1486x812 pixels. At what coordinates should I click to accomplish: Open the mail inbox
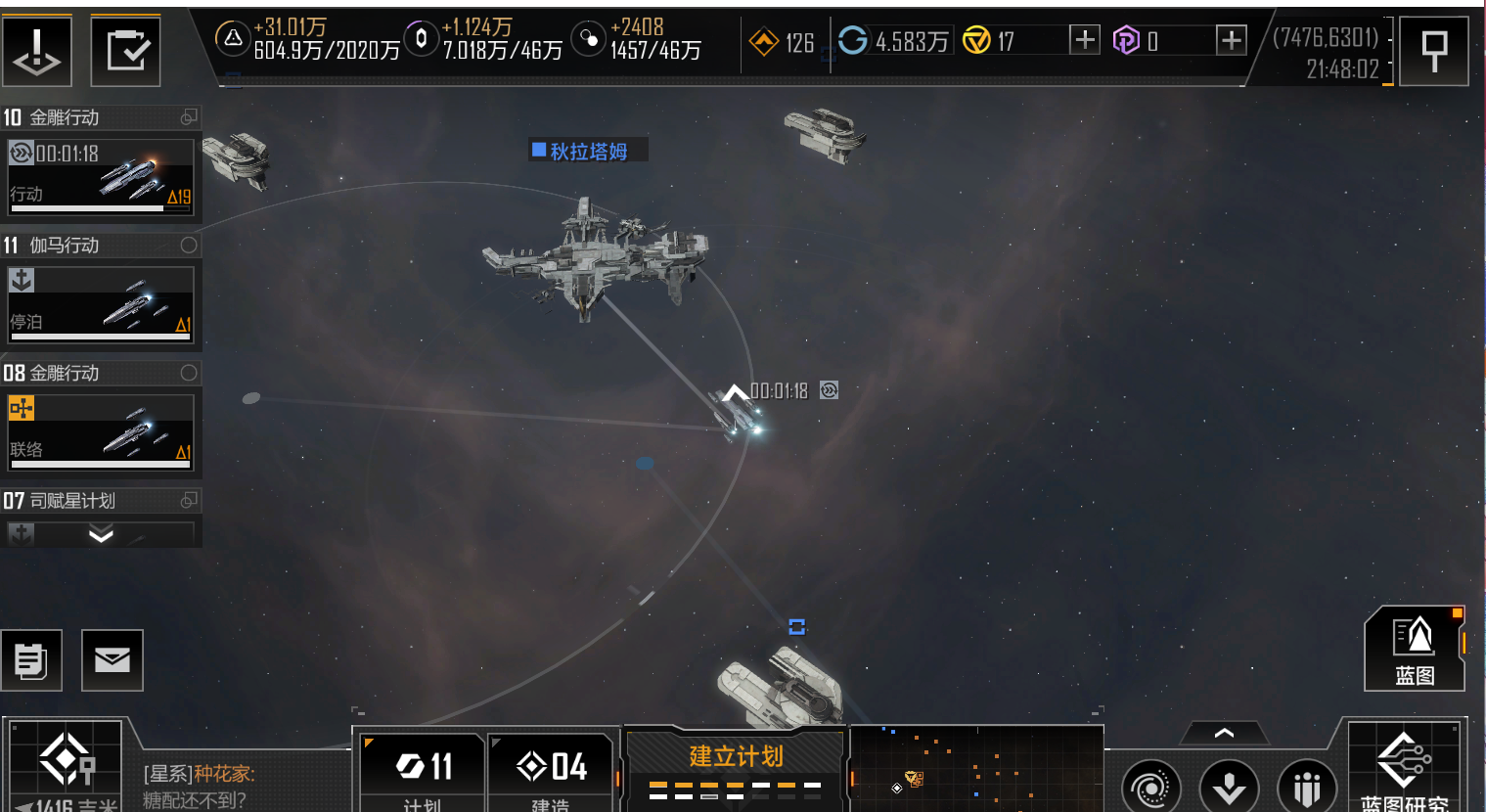(x=113, y=660)
